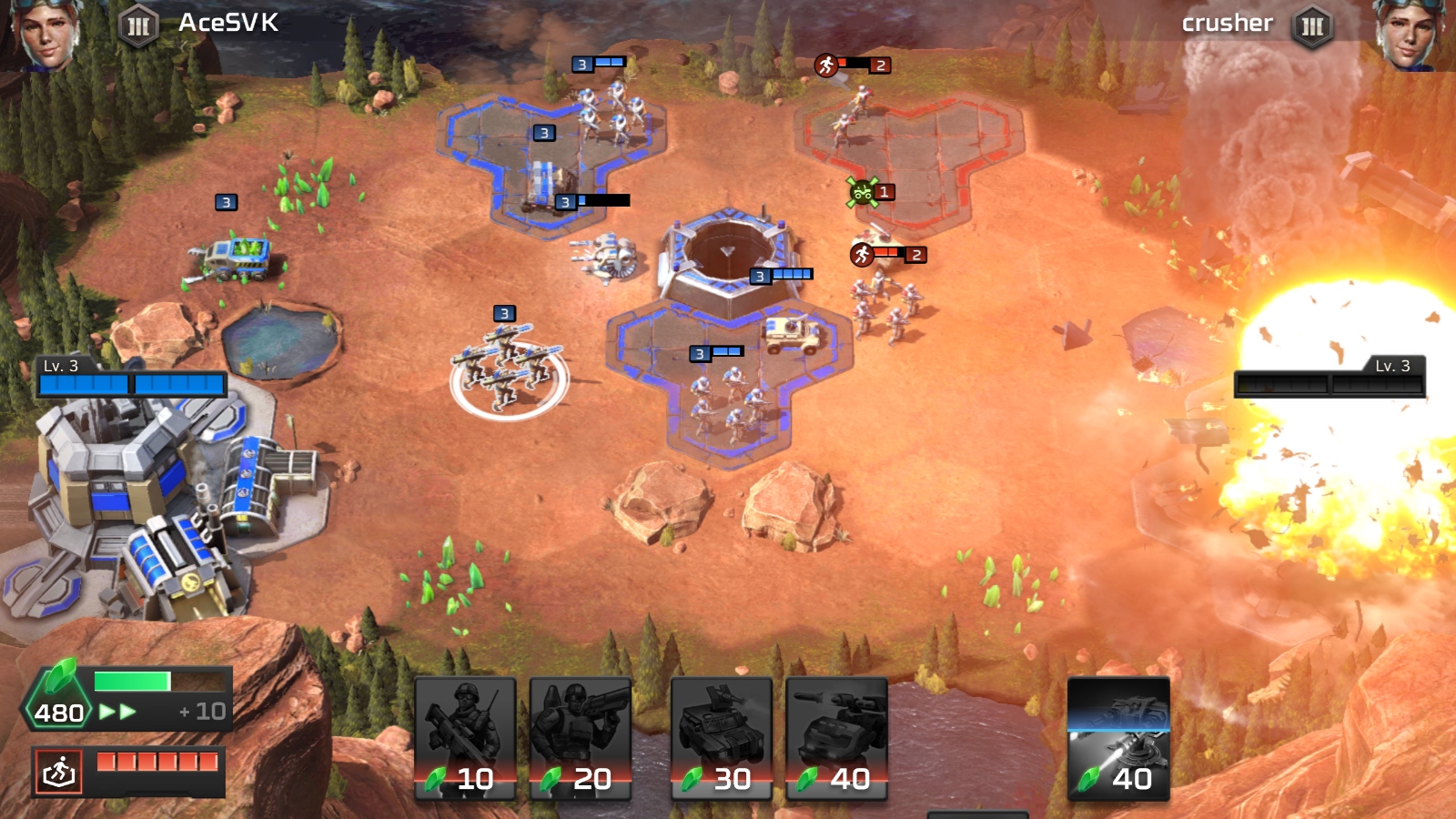Select the harvester truck on the field
Image resolution: width=1456 pixels, height=819 pixels.
pyautogui.click(x=235, y=258)
